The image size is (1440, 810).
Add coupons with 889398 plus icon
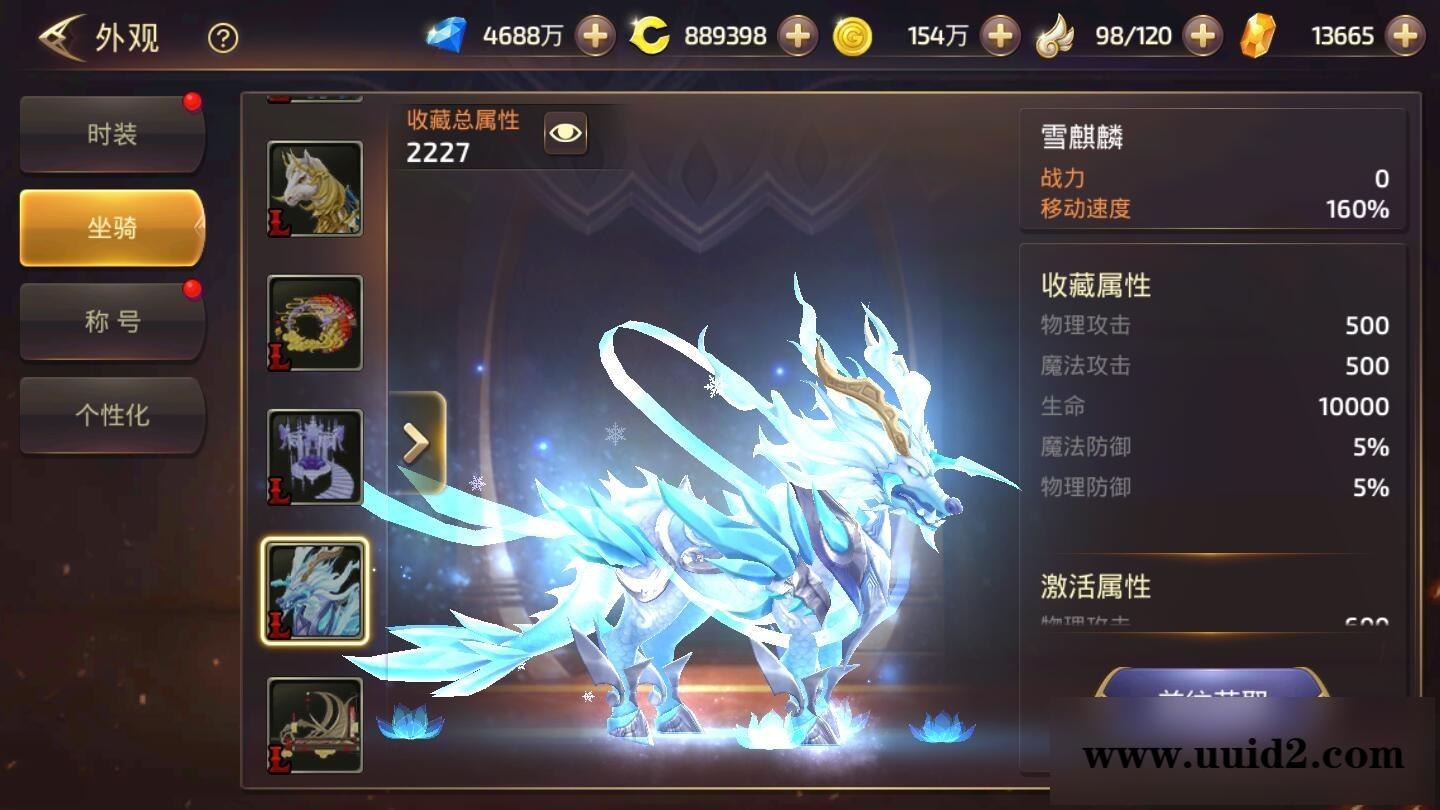797,35
